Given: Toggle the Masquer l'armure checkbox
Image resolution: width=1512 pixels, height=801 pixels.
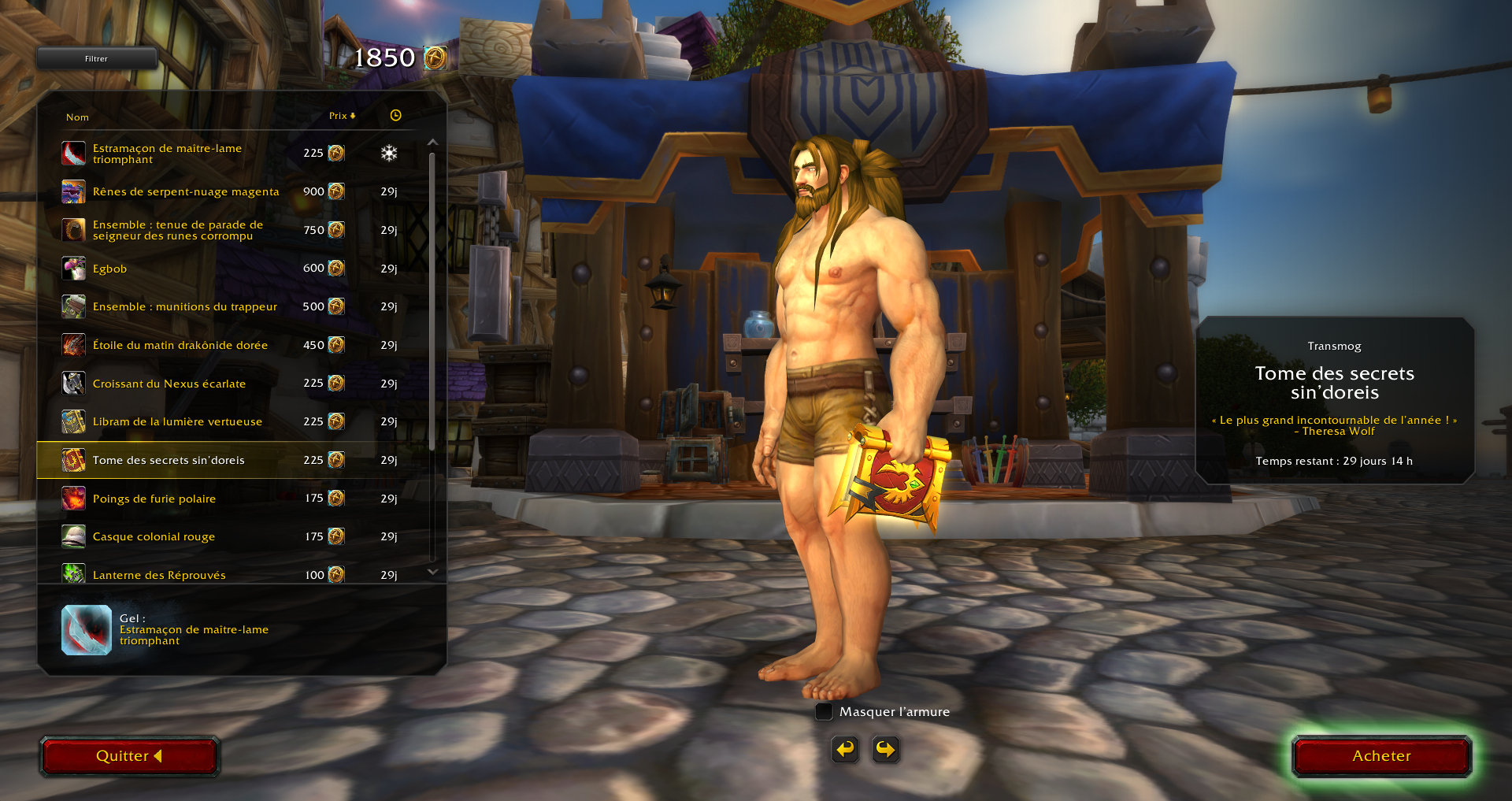Looking at the screenshot, I should (x=824, y=712).
